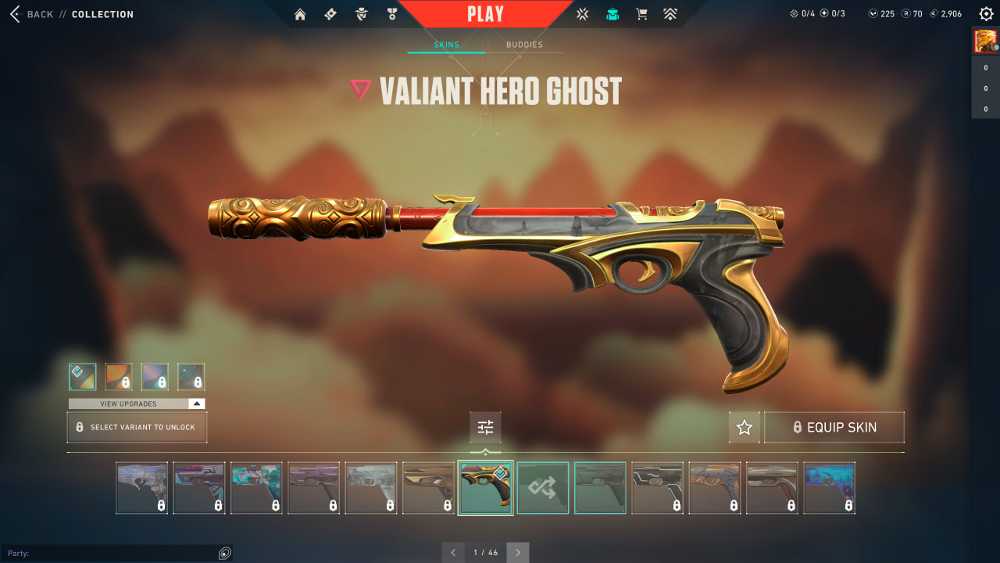Choose the random shuffle skin tile
The image size is (1000, 563).
[x=543, y=488]
